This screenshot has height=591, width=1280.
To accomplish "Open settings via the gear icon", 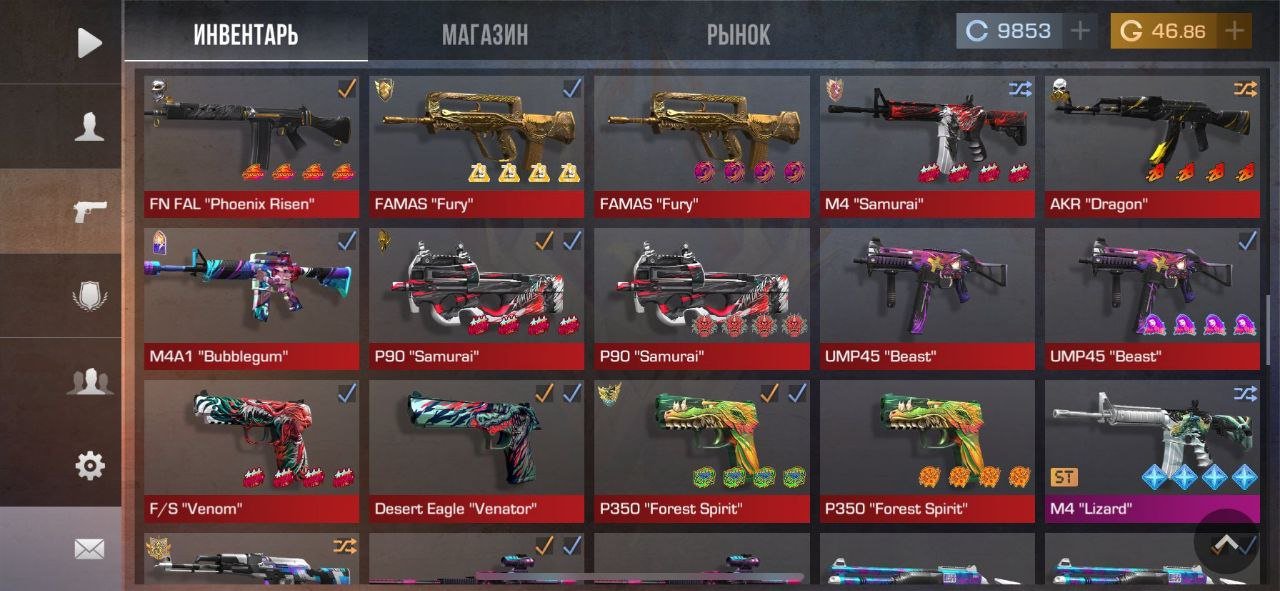I will click(90, 465).
